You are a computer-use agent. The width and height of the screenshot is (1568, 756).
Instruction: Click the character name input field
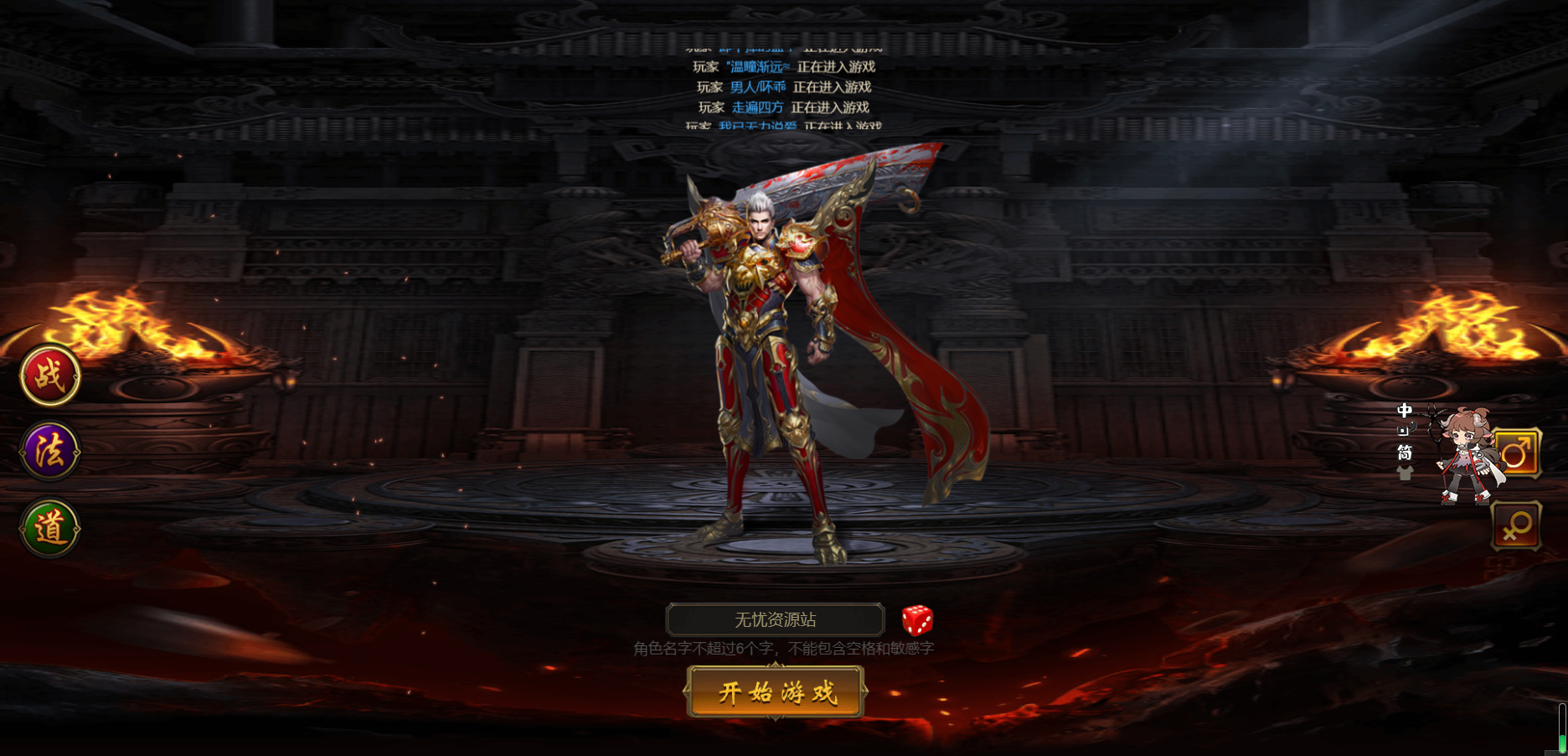(775, 620)
